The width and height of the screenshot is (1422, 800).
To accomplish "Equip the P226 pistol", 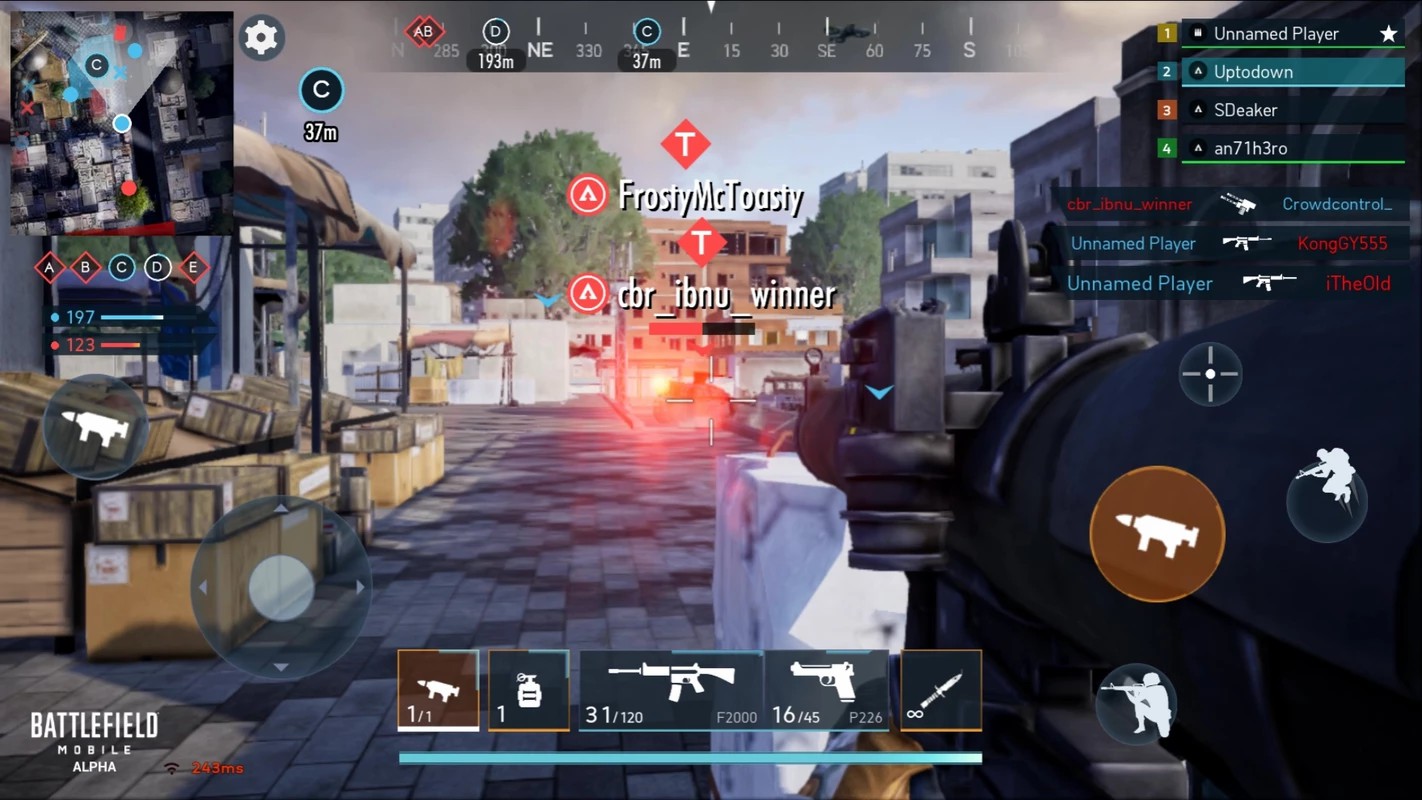I will click(x=828, y=690).
